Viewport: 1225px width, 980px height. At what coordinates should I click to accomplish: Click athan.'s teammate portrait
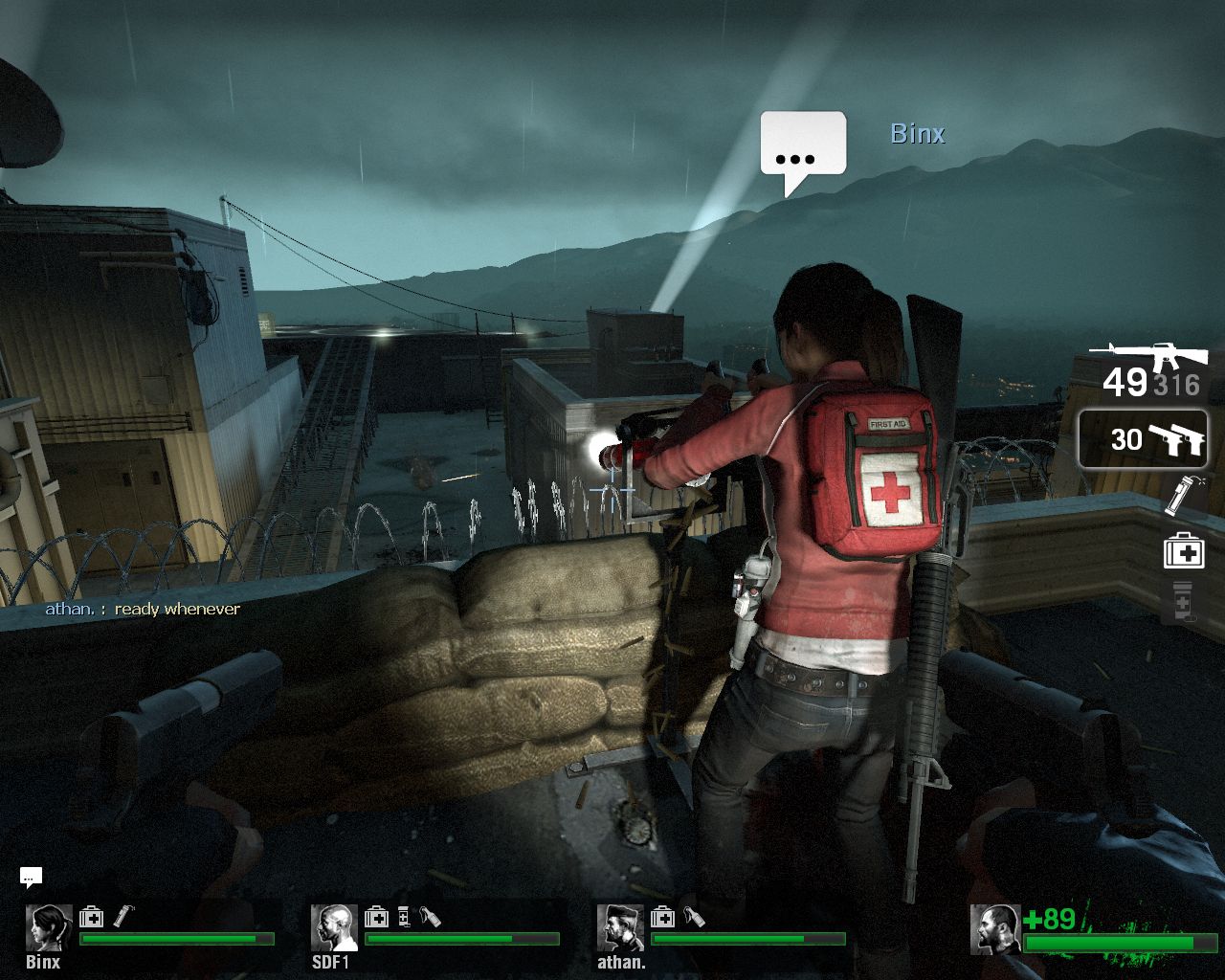click(620, 926)
